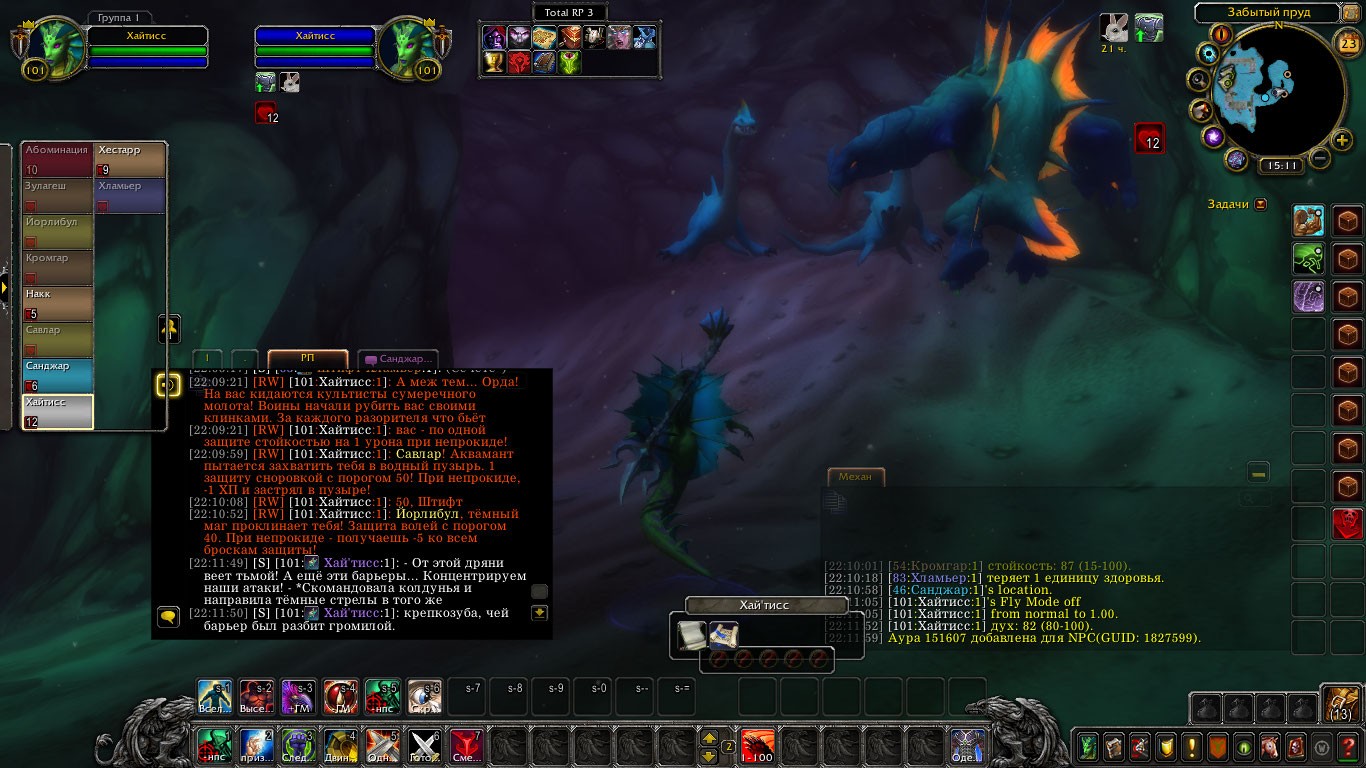Open the Санджар whisper chat tab

(x=398, y=359)
